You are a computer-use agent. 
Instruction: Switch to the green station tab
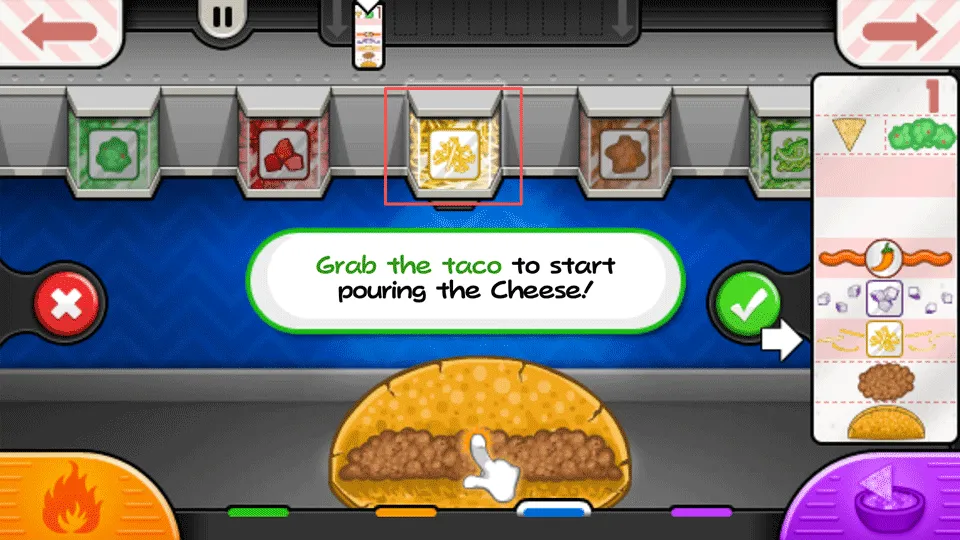pos(257,512)
